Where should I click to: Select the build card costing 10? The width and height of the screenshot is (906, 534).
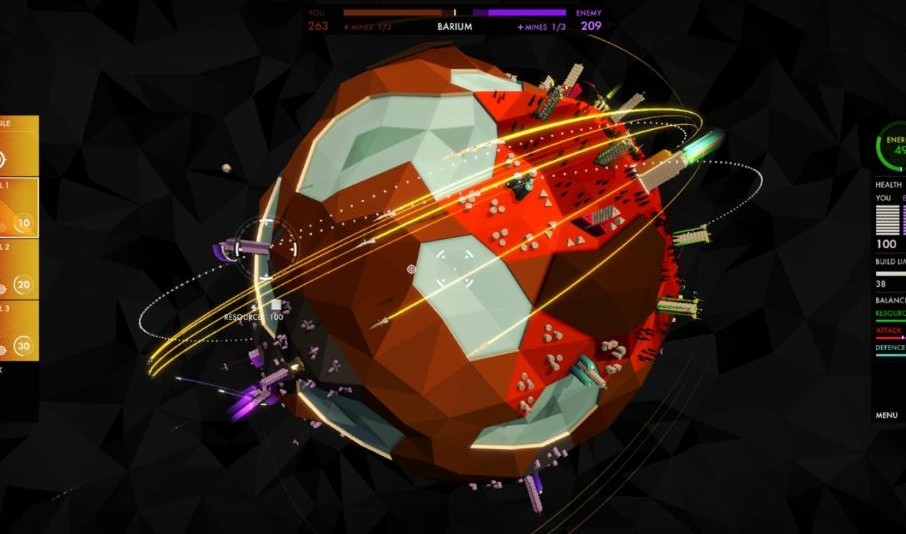19,208
